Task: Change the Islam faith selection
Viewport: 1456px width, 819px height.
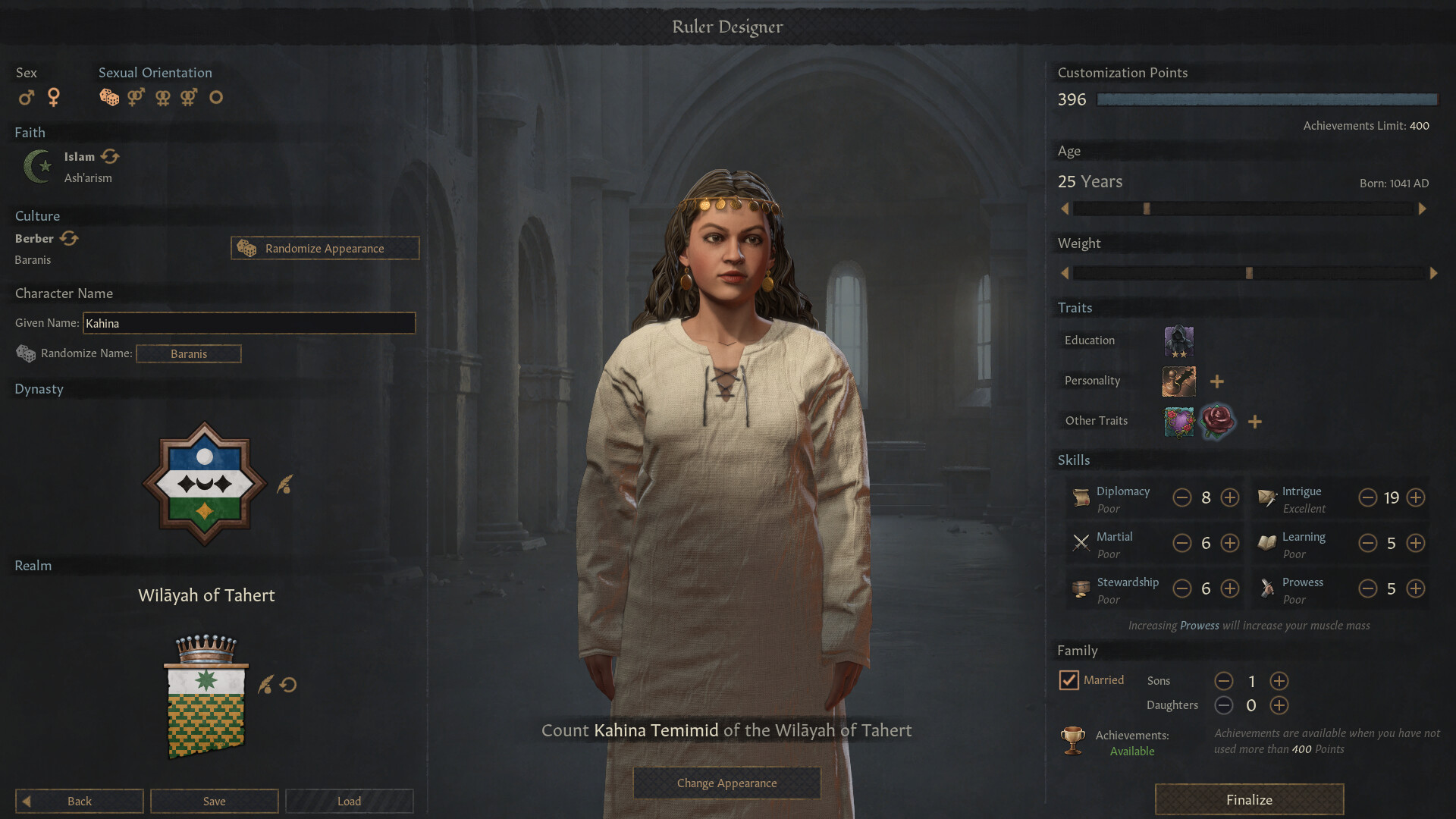Action: pyautogui.click(x=110, y=156)
